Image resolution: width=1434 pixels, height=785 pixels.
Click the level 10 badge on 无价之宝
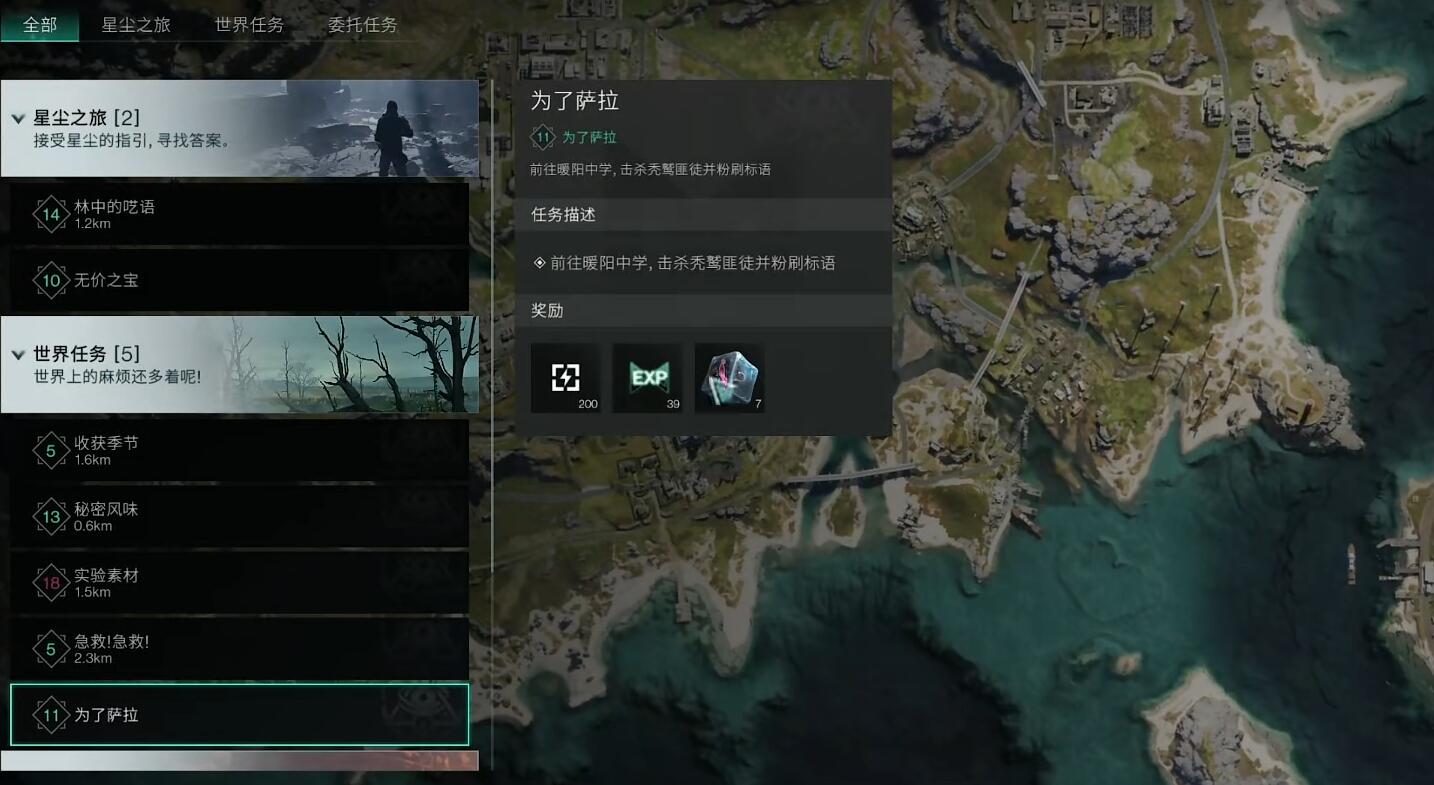(x=51, y=280)
